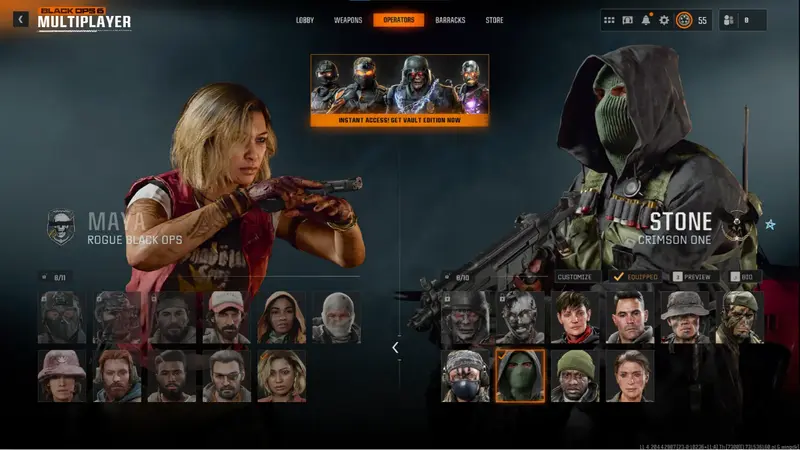This screenshot has height=450, width=800.
Task: Choose the operator in the pink bucket hat
Action: coord(62,375)
